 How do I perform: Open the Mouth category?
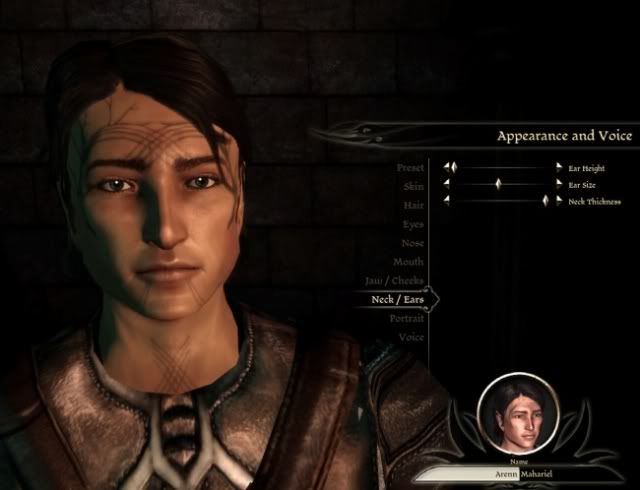[409, 262]
